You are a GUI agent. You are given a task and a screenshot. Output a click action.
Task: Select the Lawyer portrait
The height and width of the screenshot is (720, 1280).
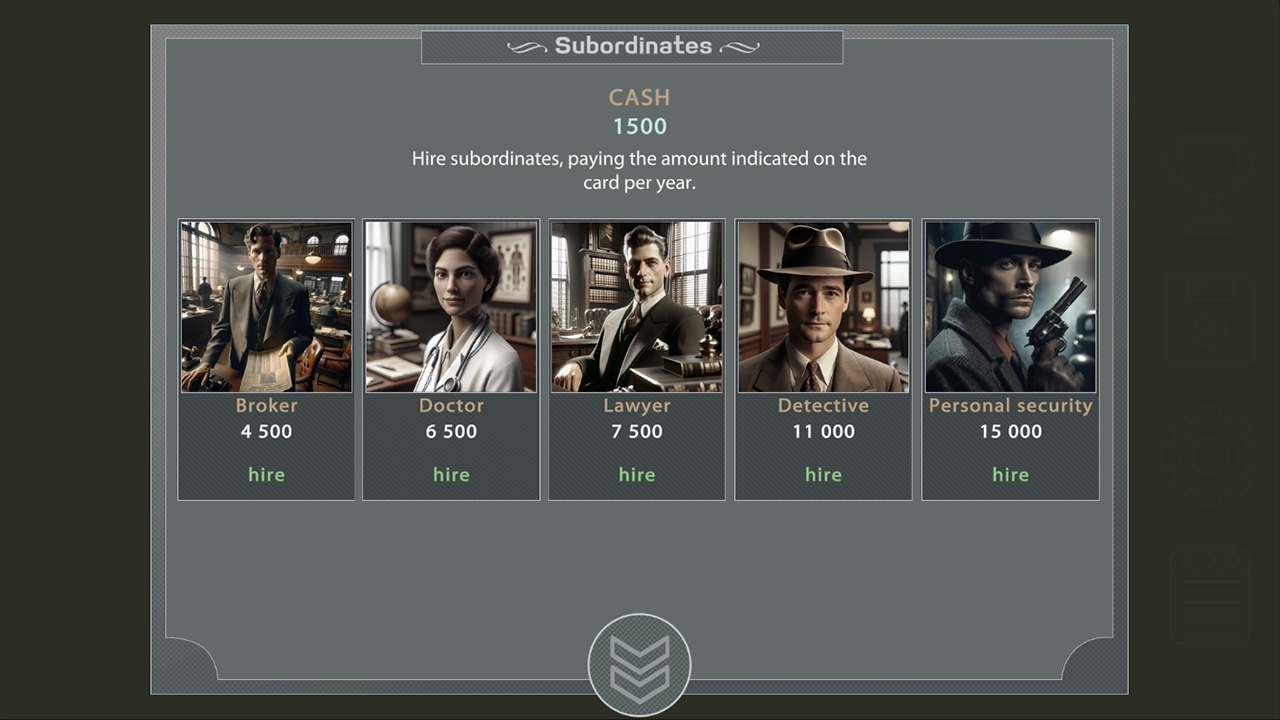[x=637, y=306]
